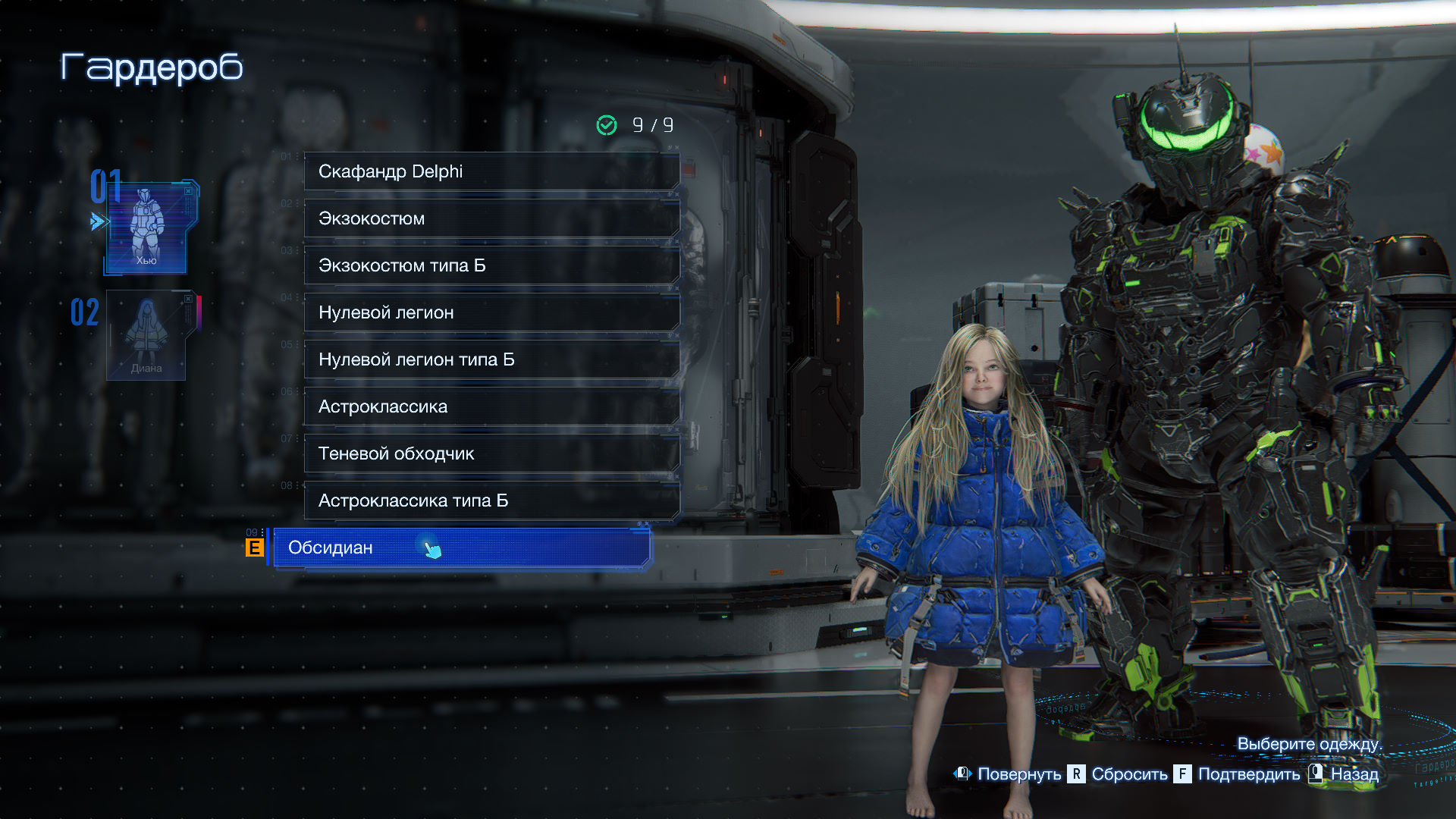
Task: Switch to Диана character thumbnail
Action: tap(147, 334)
